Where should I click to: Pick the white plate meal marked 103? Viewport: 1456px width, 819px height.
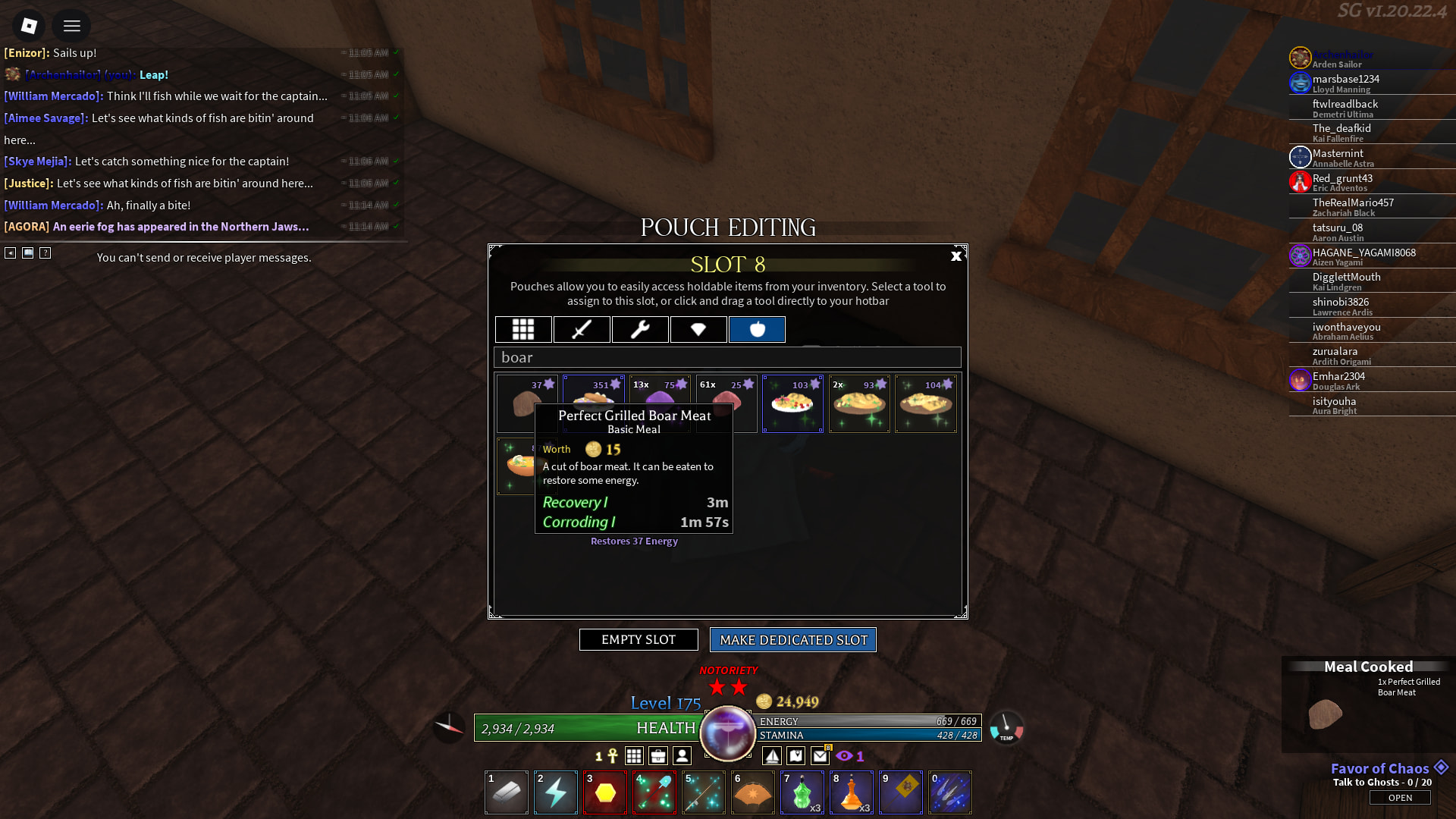pos(792,404)
